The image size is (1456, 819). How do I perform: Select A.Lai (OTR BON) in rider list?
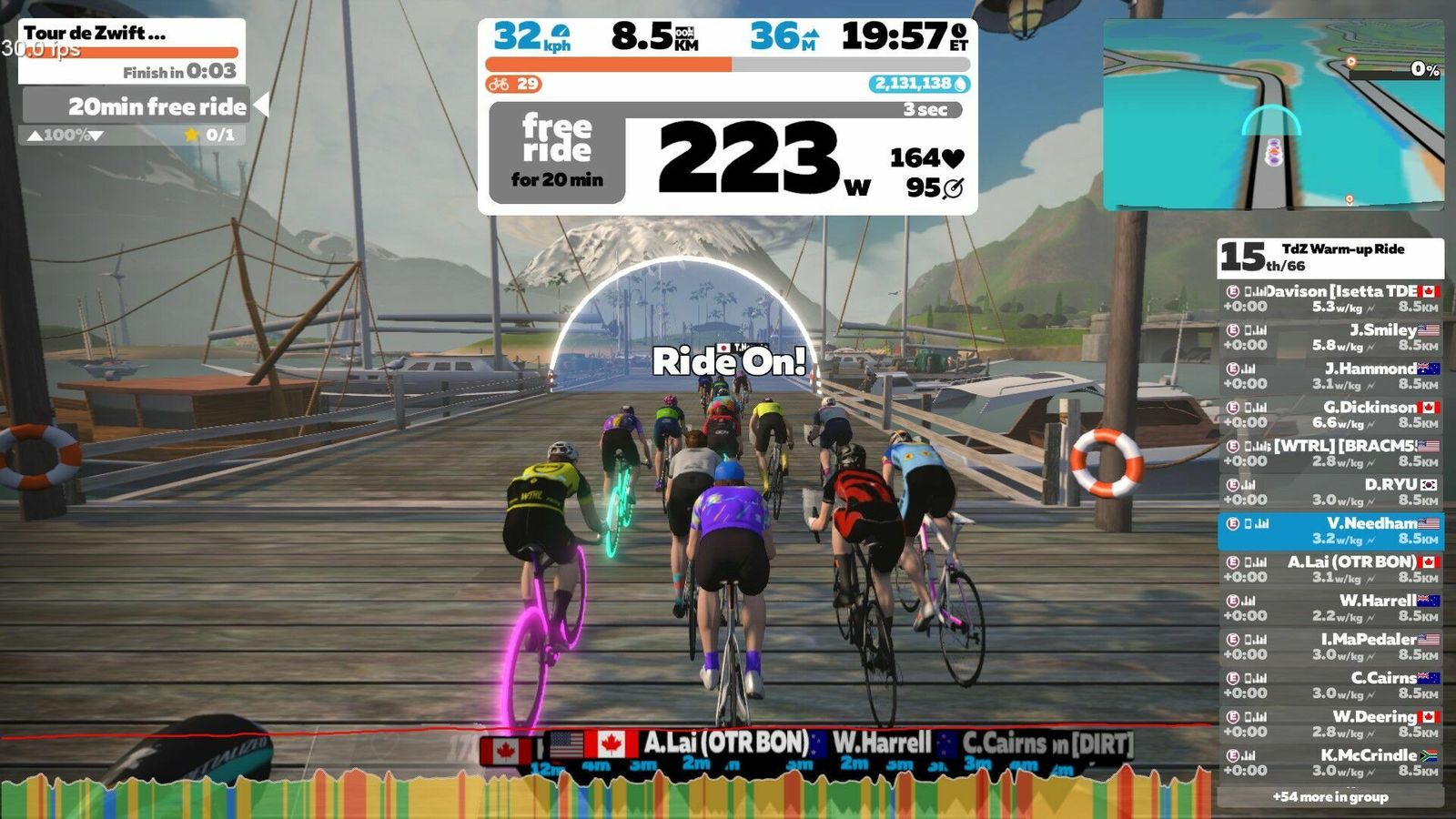click(x=1330, y=569)
